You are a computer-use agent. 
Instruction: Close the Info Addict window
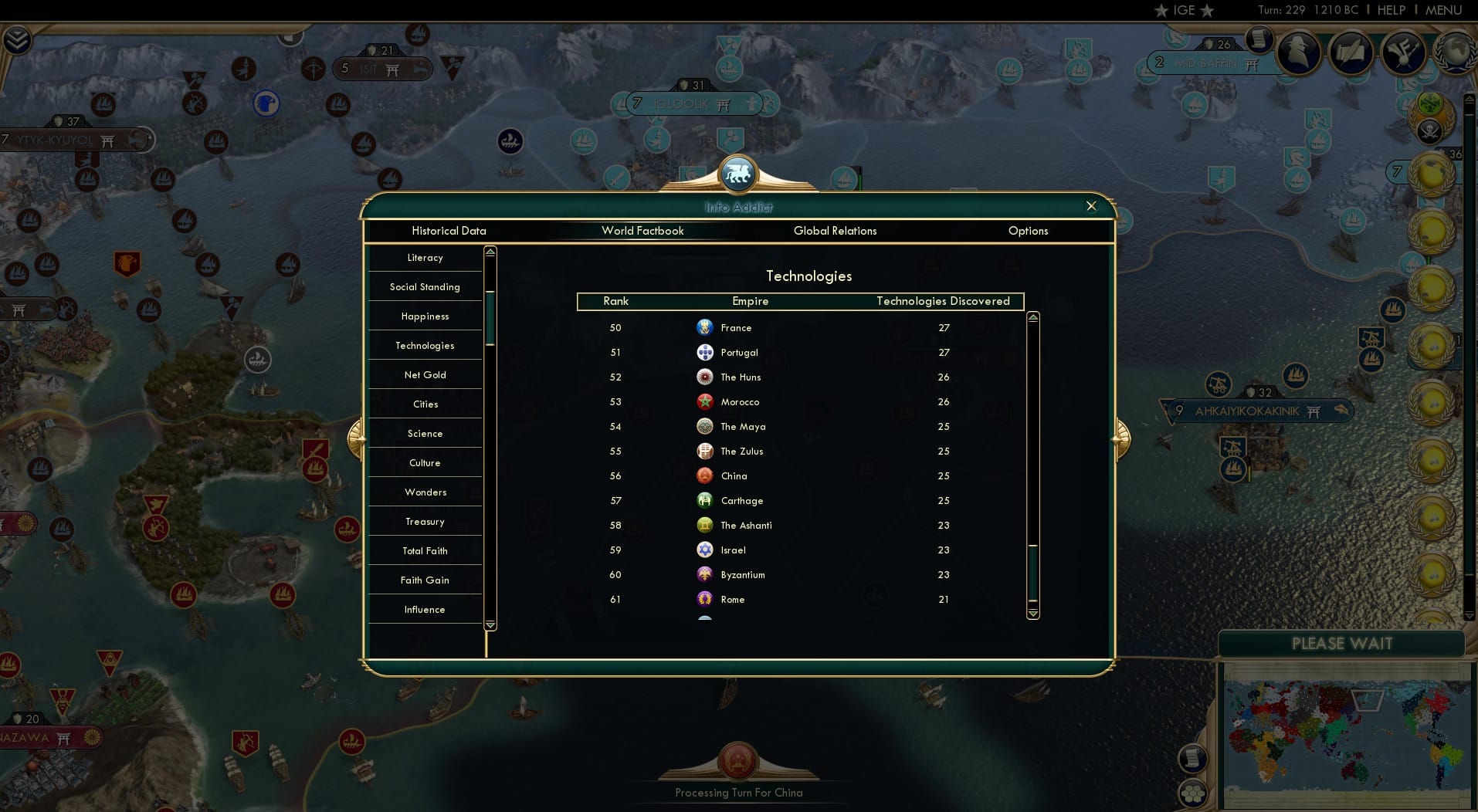(x=1091, y=206)
